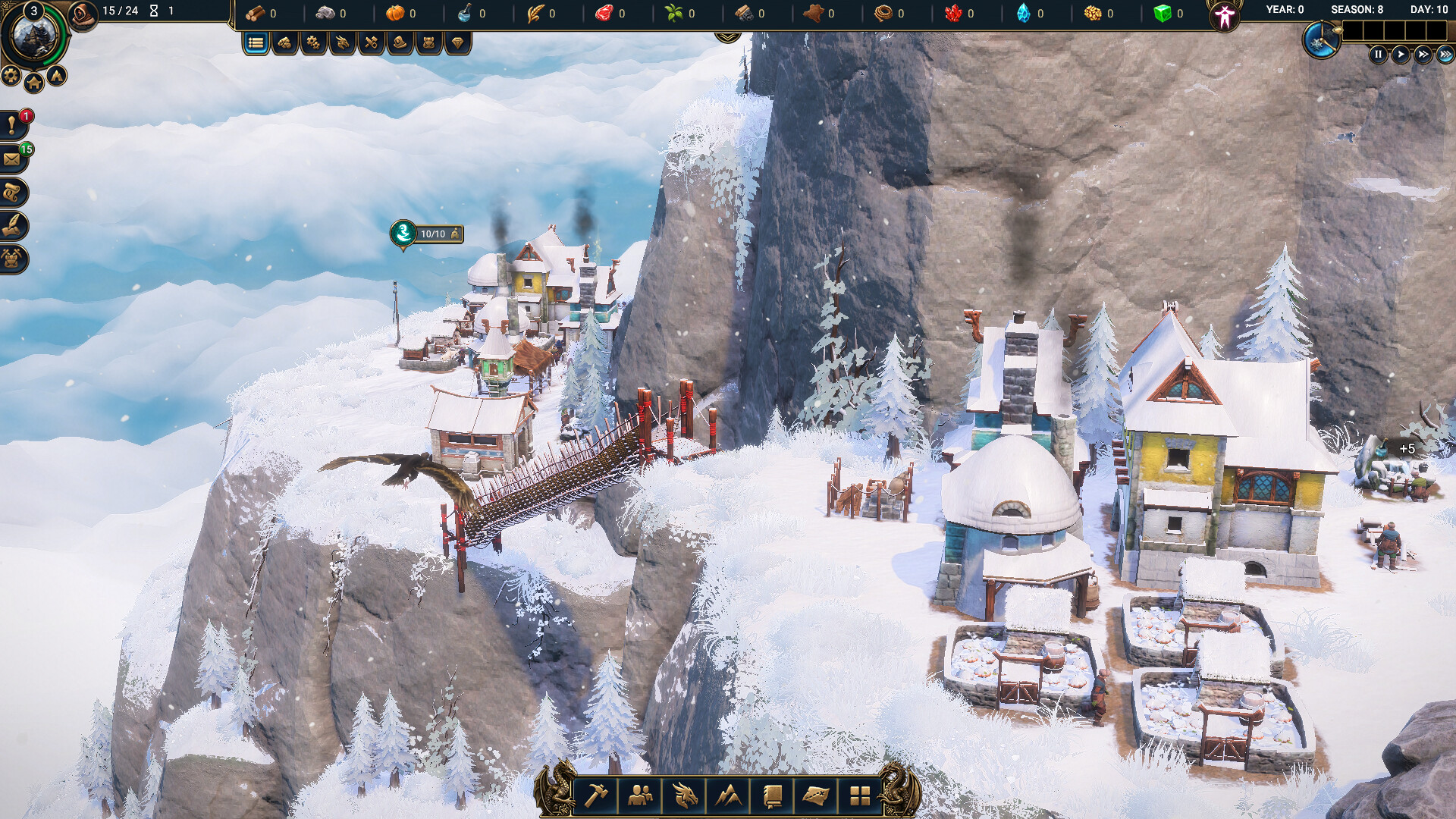Set game speed to double fast-forward

[1423, 55]
